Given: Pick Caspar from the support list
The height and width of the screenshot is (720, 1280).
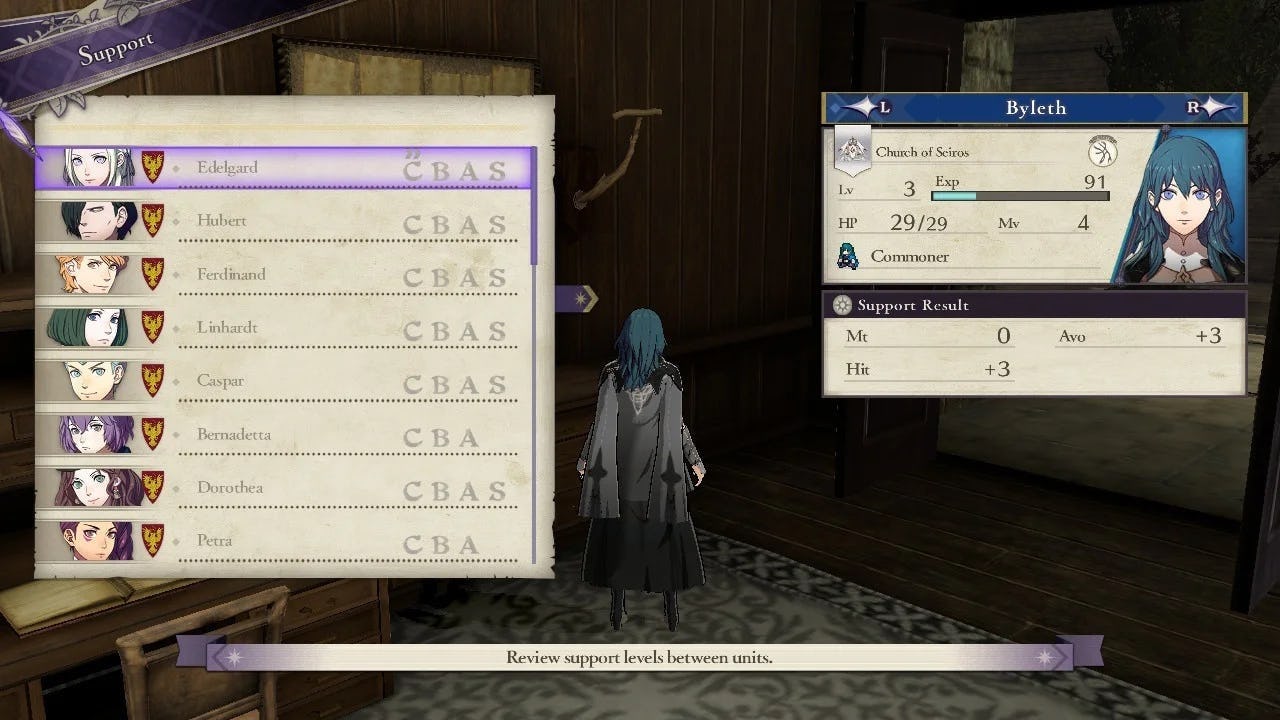Looking at the screenshot, I should click(284, 381).
